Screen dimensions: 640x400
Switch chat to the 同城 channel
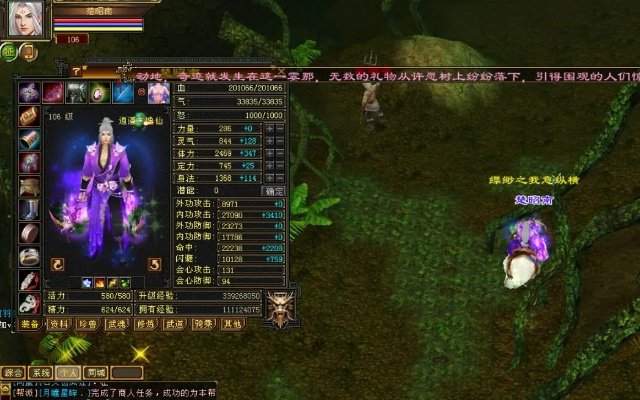tap(96, 372)
